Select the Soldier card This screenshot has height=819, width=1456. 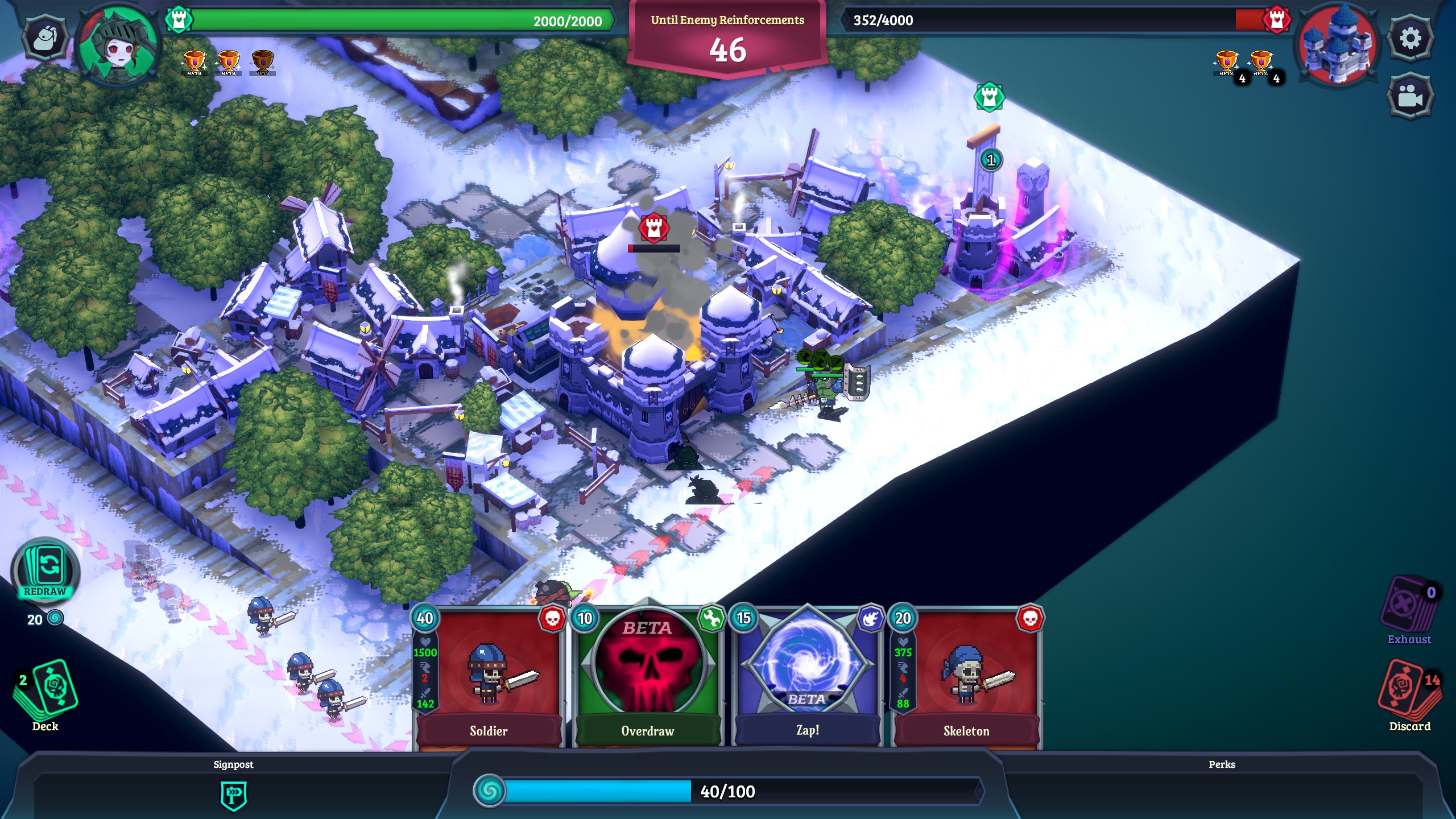click(489, 677)
